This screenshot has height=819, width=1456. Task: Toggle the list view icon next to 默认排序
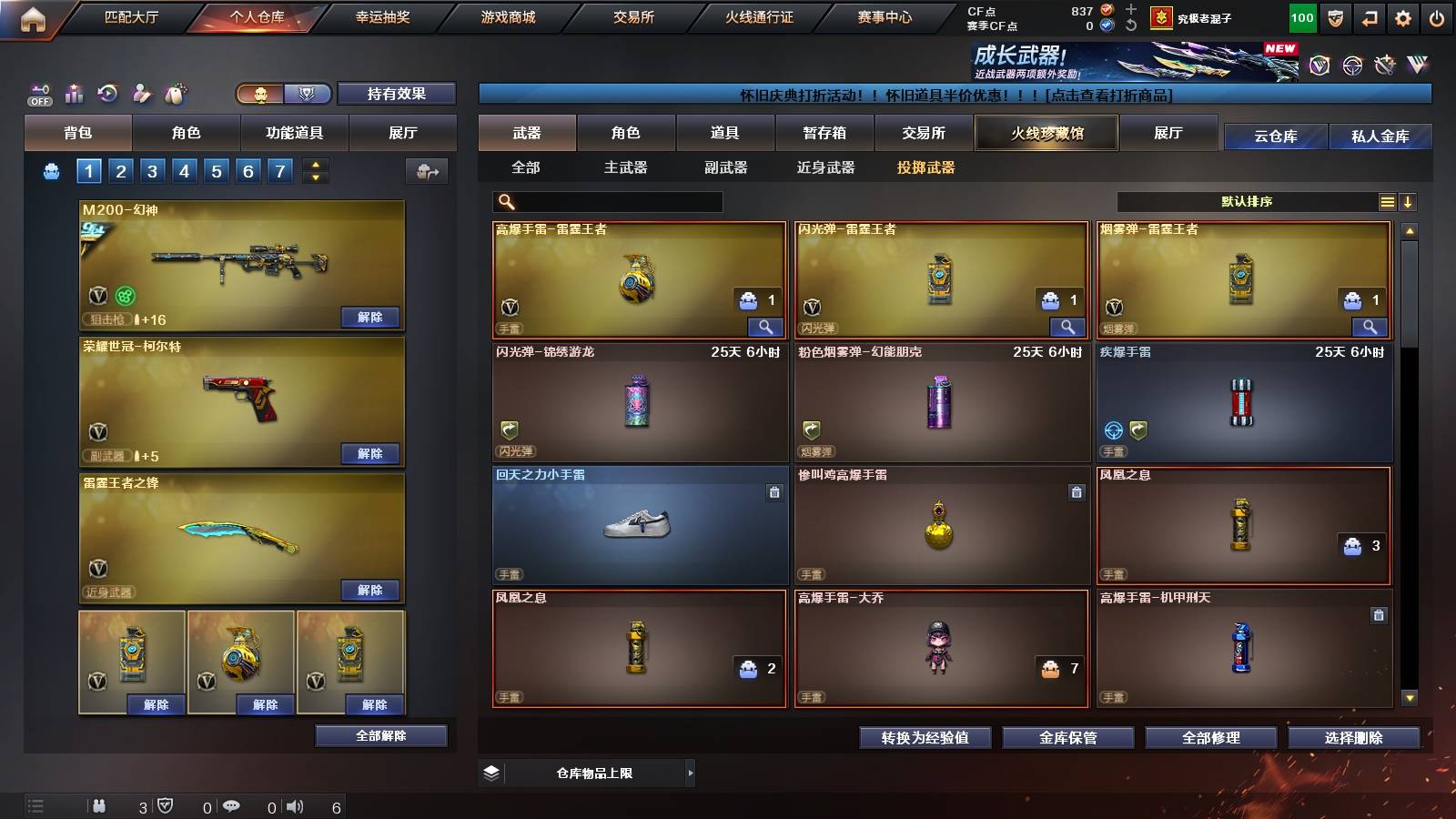coord(1387,201)
